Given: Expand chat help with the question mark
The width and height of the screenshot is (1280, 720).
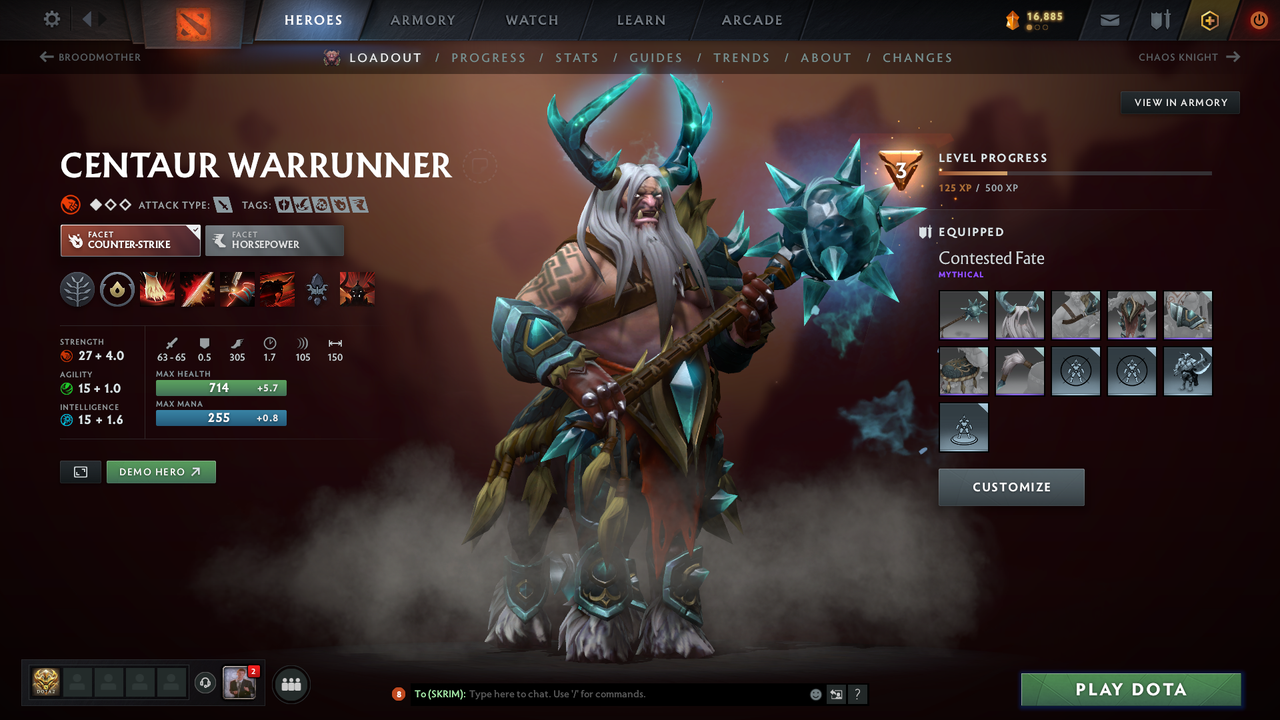Looking at the screenshot, I should (x=857, y=693).
